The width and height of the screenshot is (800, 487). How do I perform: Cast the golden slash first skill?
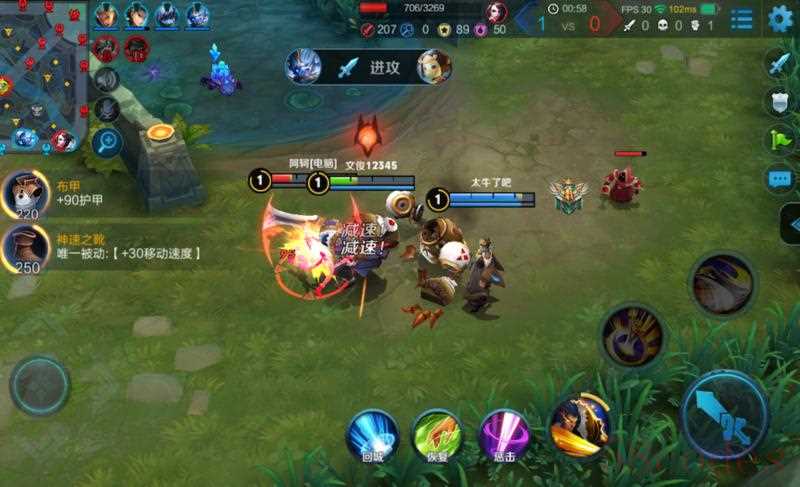581,424
